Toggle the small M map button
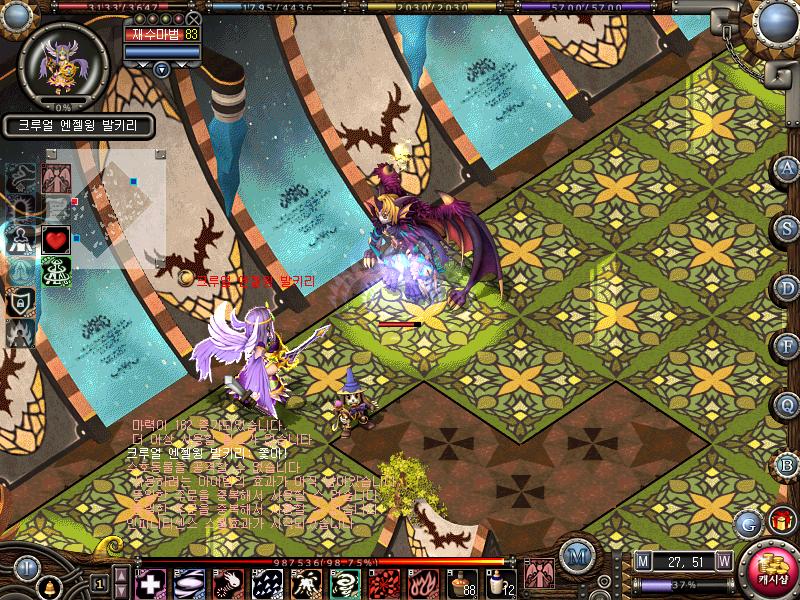The image size is (800, 600). [642, 560]
